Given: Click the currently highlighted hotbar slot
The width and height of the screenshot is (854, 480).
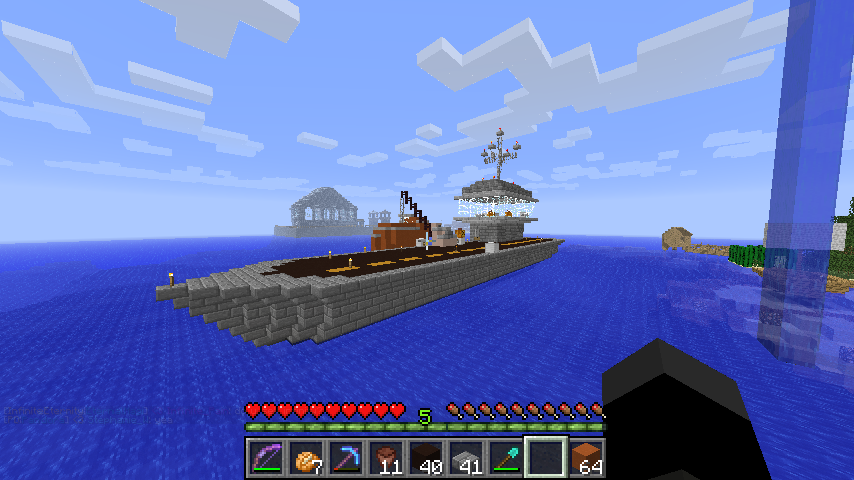Looking at the screenshot, I should [546, 458].
